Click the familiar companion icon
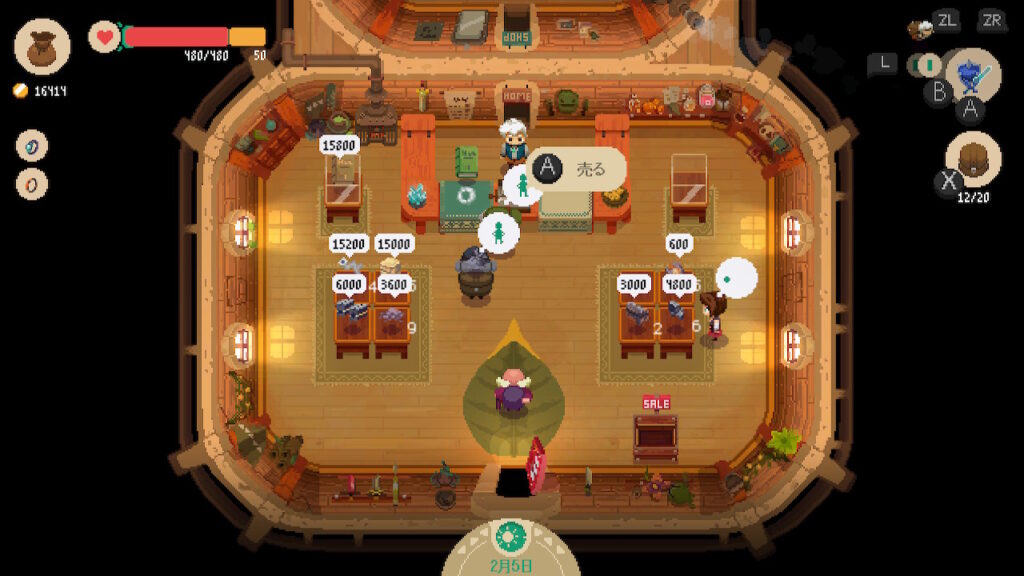This screenshot has height=576, width=1024. point(920,29)
